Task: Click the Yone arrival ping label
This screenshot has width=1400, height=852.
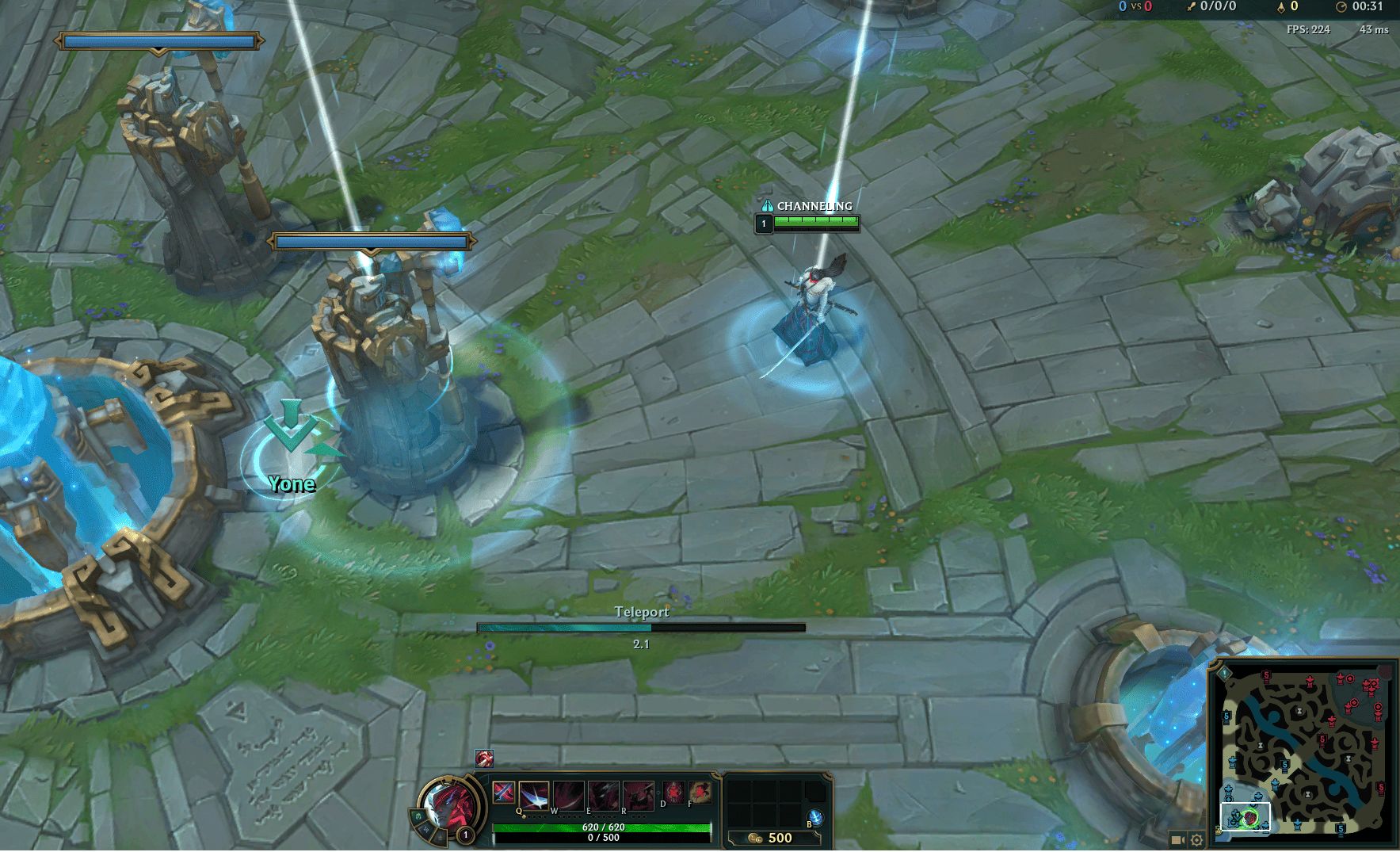Action: point(291,483)
